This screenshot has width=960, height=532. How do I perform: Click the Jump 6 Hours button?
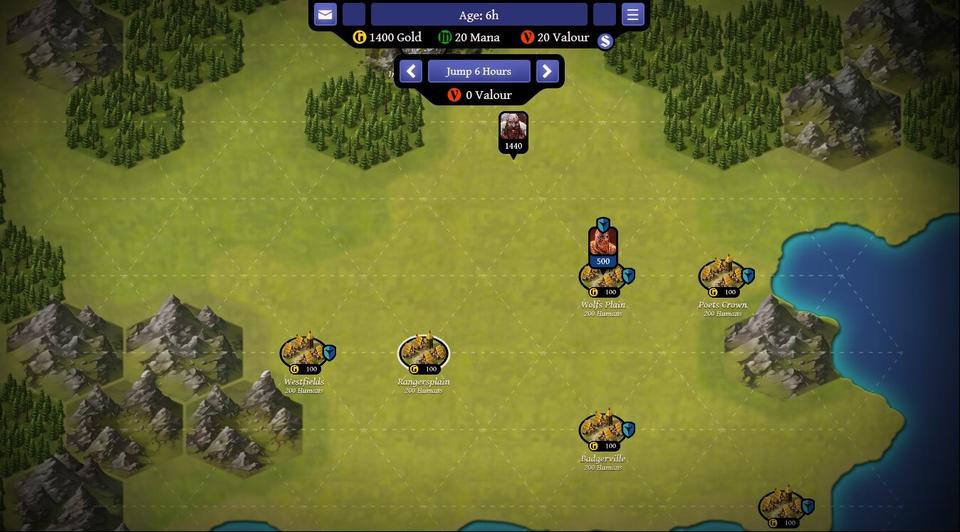(x=478, y=71)
